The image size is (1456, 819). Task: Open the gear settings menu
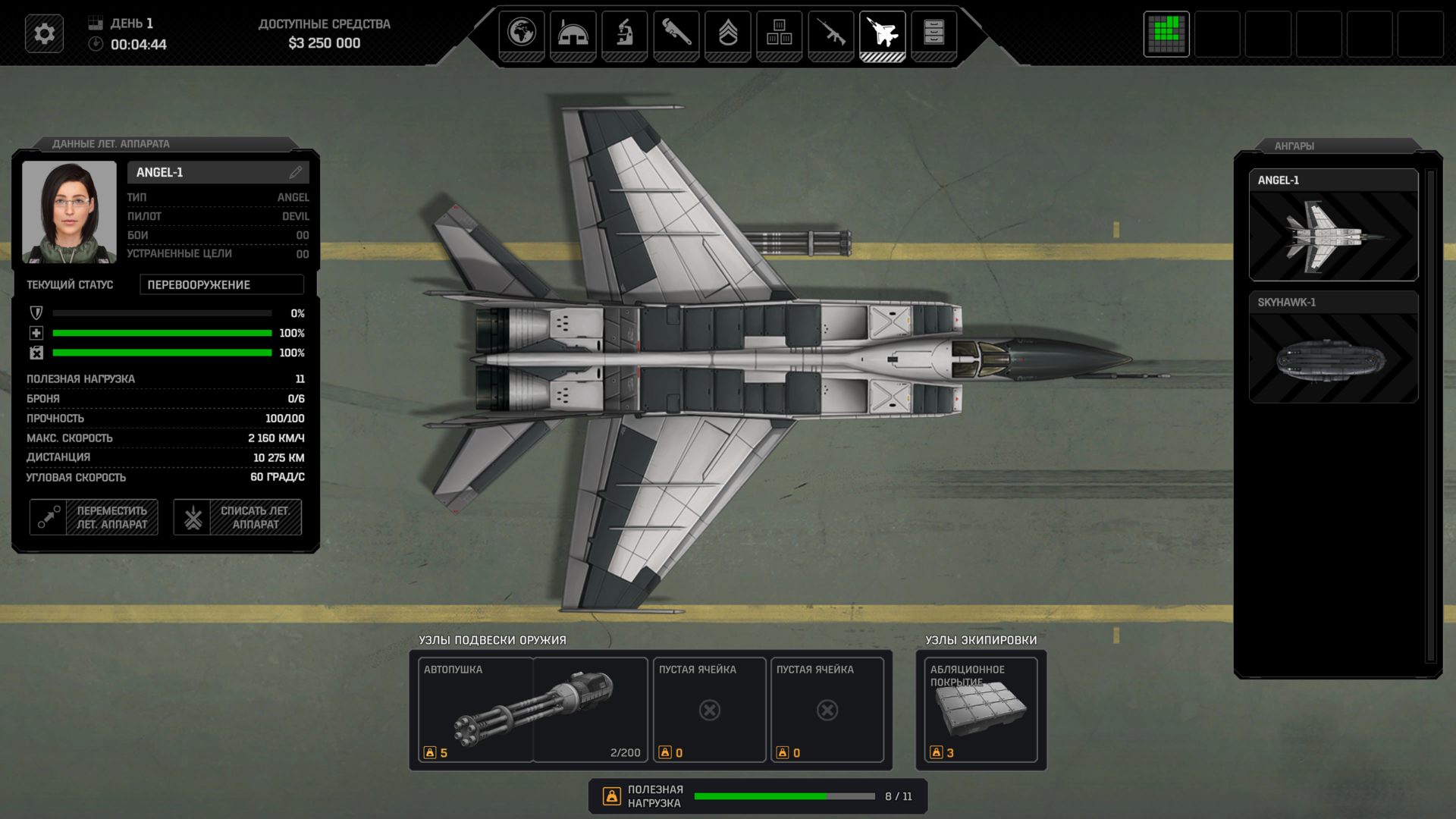click(x=44, y=34)
